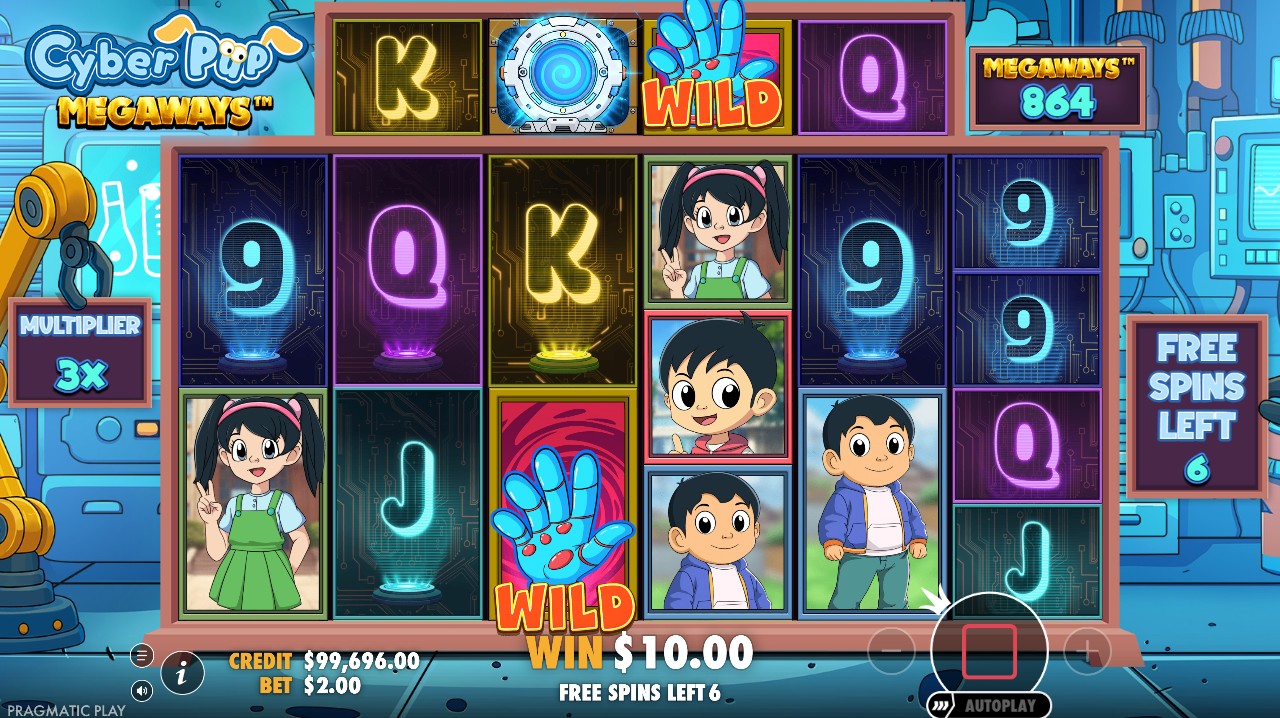The image size is (1280, 718).
Task: Stop the spin with the red square button
Action: tap(989, 652)
